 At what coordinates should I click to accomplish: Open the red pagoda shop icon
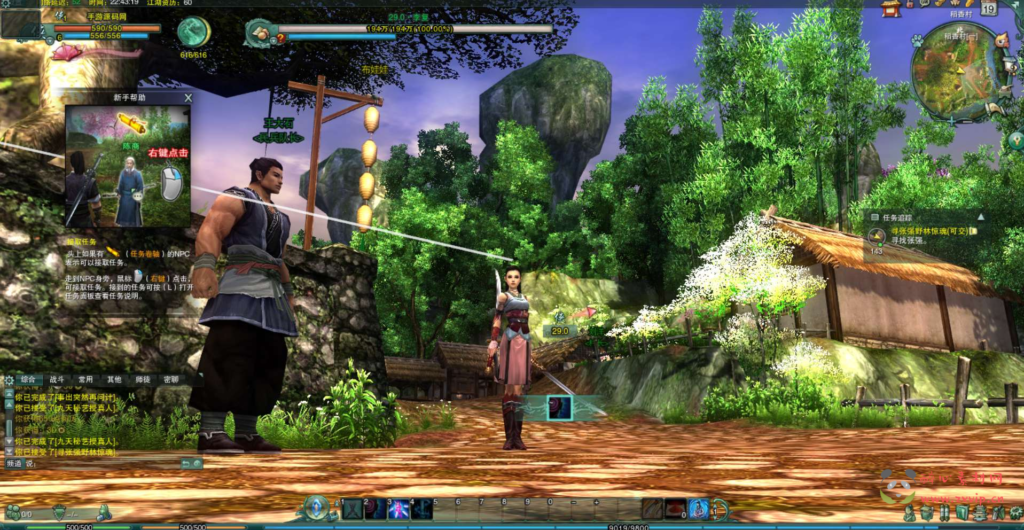tap(891, 9)
